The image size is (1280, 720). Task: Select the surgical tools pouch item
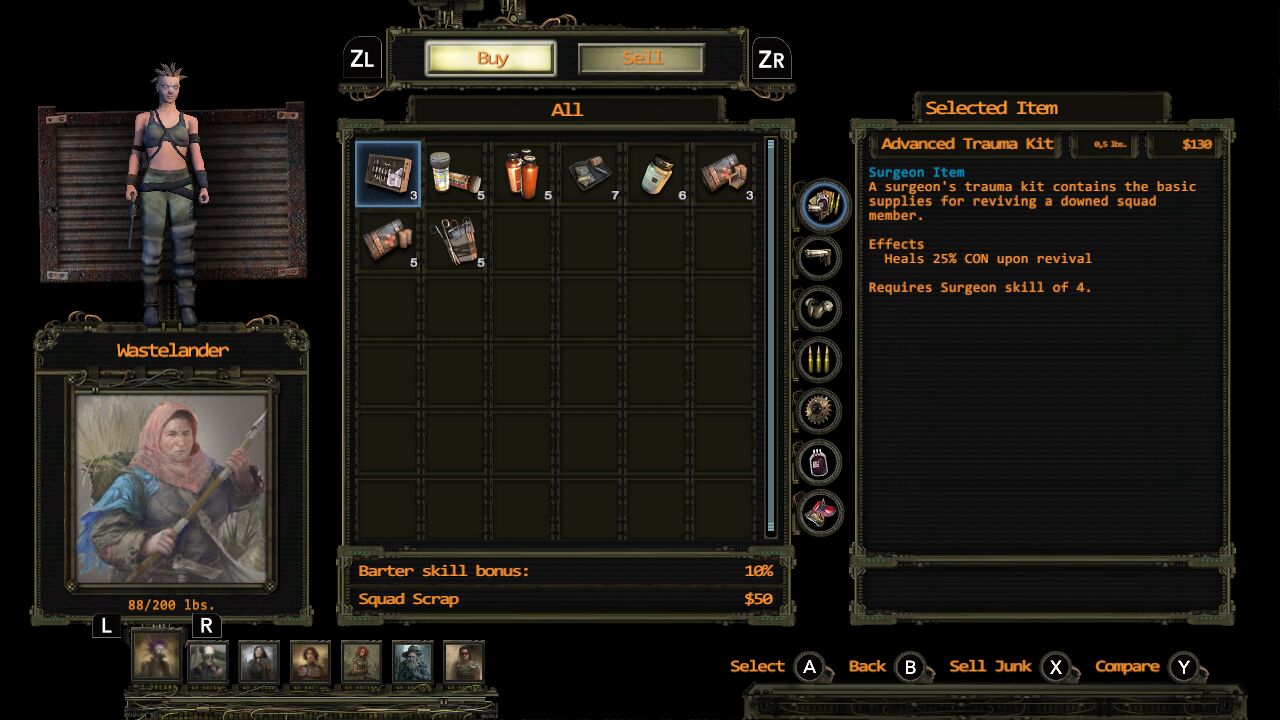pos(456,241)
